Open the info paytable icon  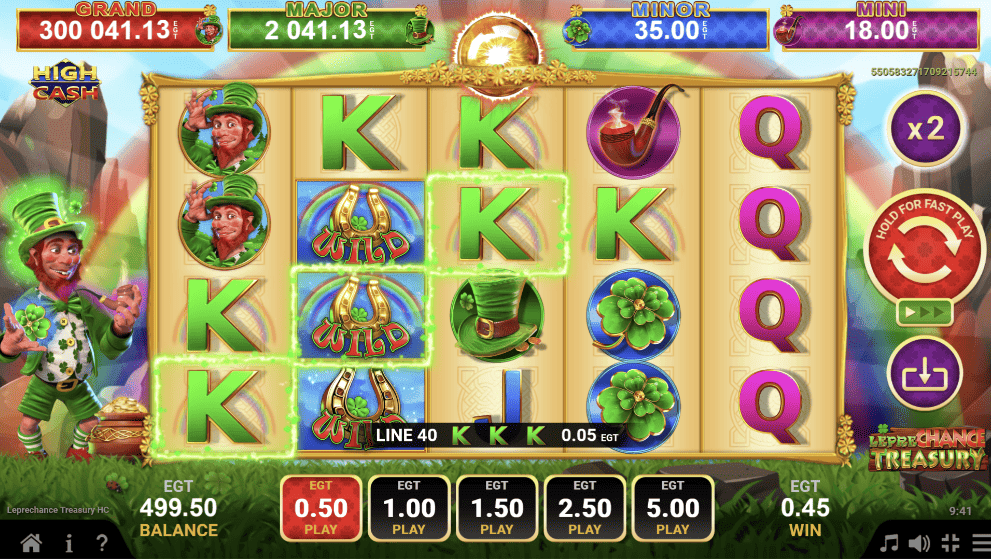point(69,544)
